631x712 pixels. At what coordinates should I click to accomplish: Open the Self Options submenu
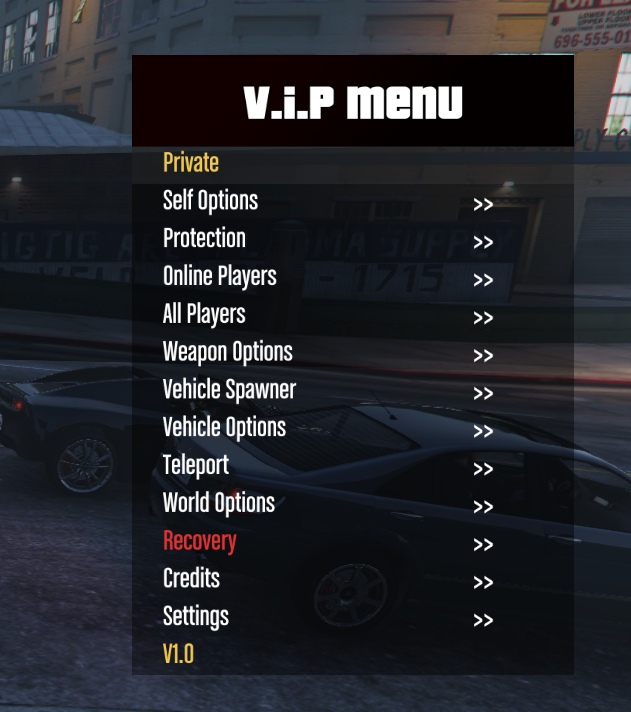[x=211, y=201]
